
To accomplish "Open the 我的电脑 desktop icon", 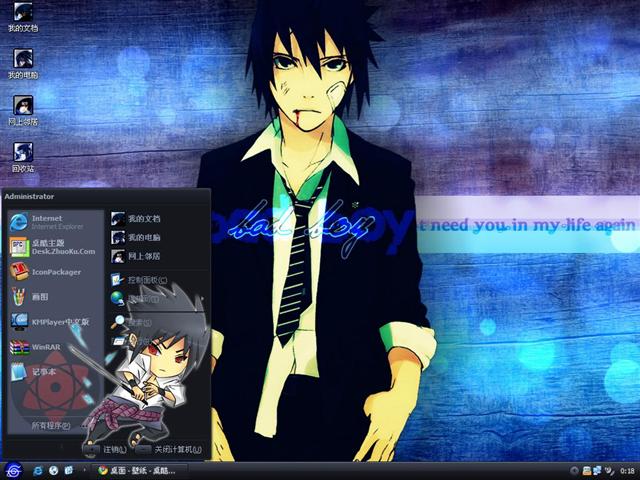I will click(x=23, y=62).
